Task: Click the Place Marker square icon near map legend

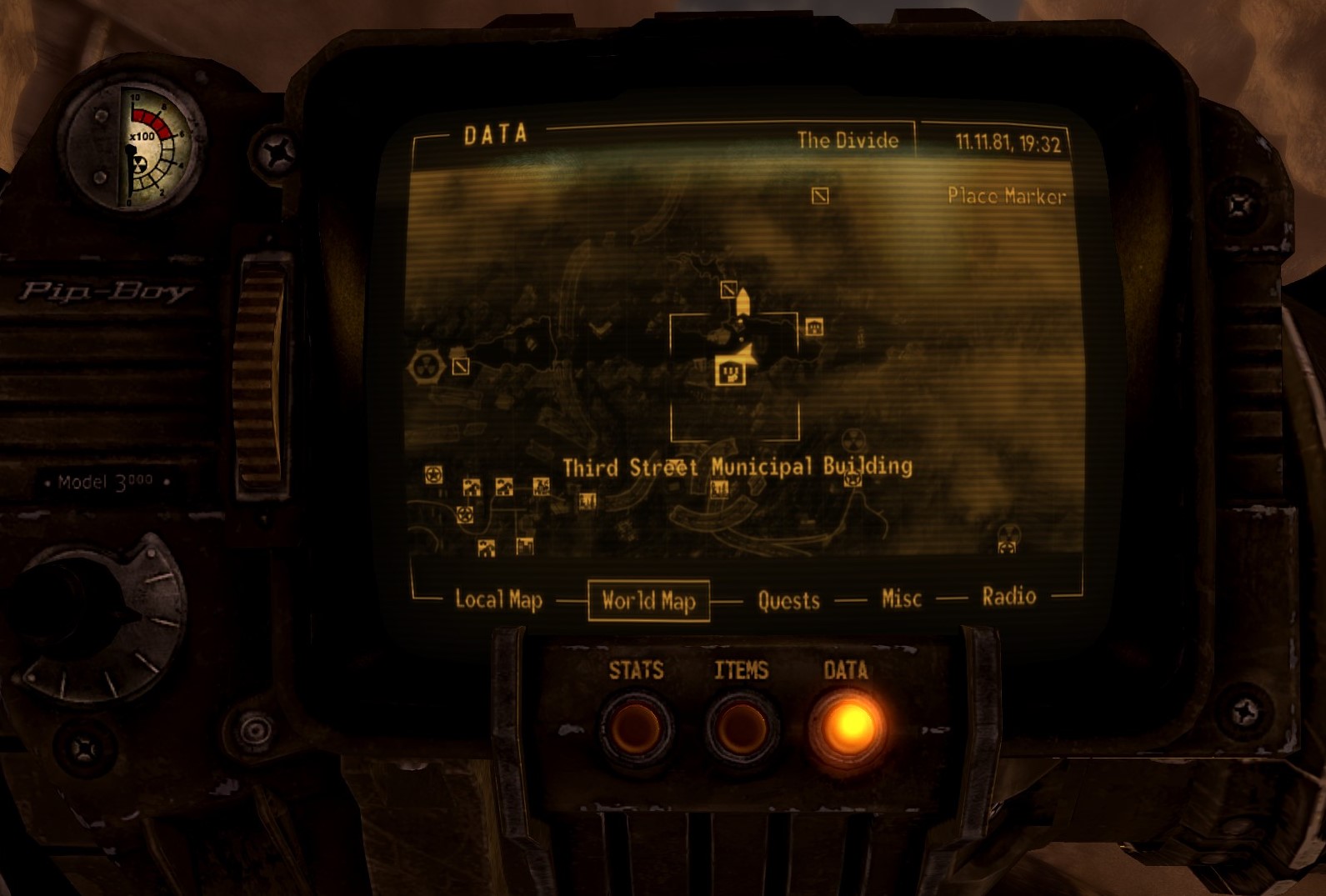Action: (x=818, y=195)
